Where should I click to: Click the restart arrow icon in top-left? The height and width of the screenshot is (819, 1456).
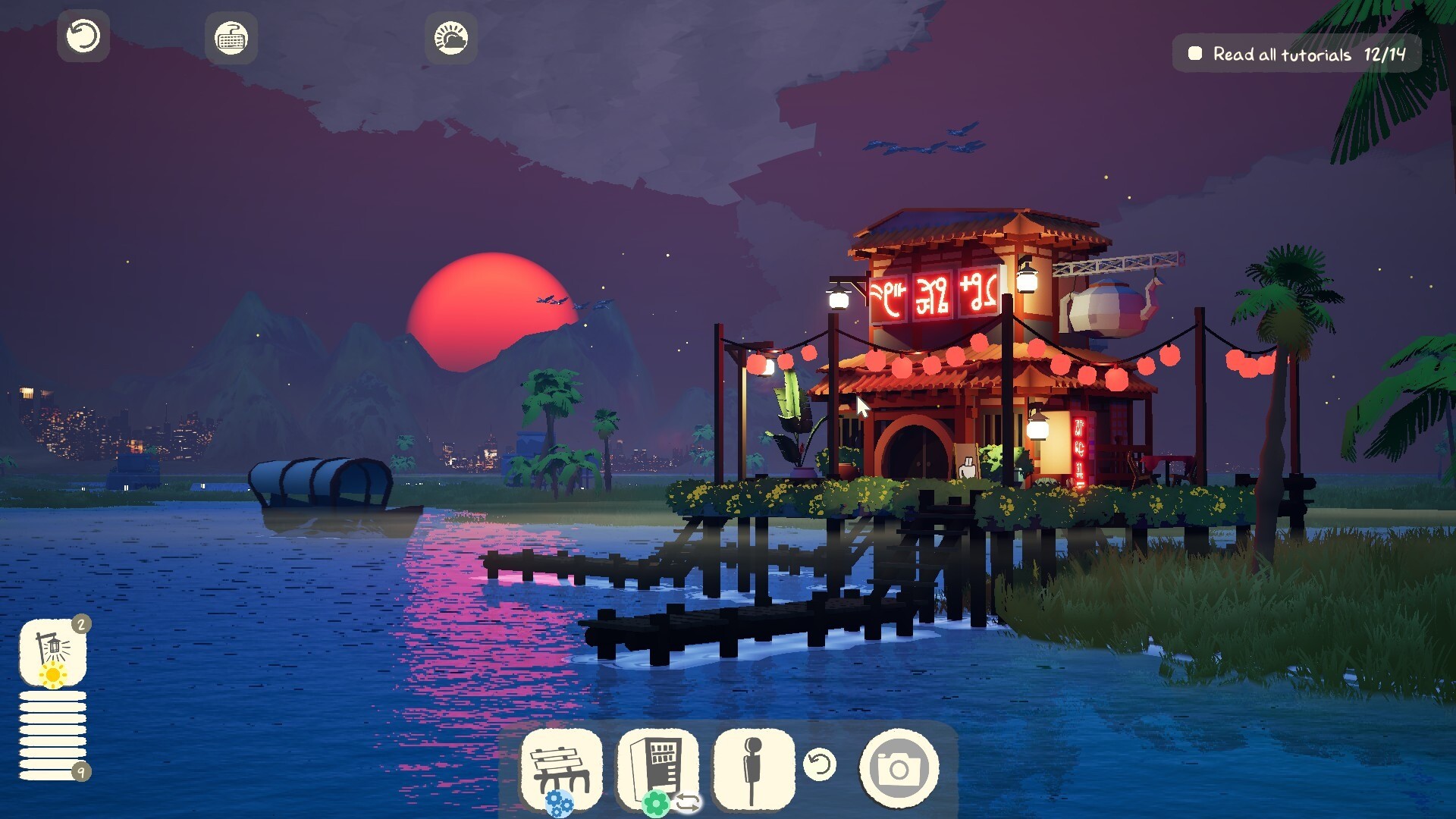(x=83, y=36)
